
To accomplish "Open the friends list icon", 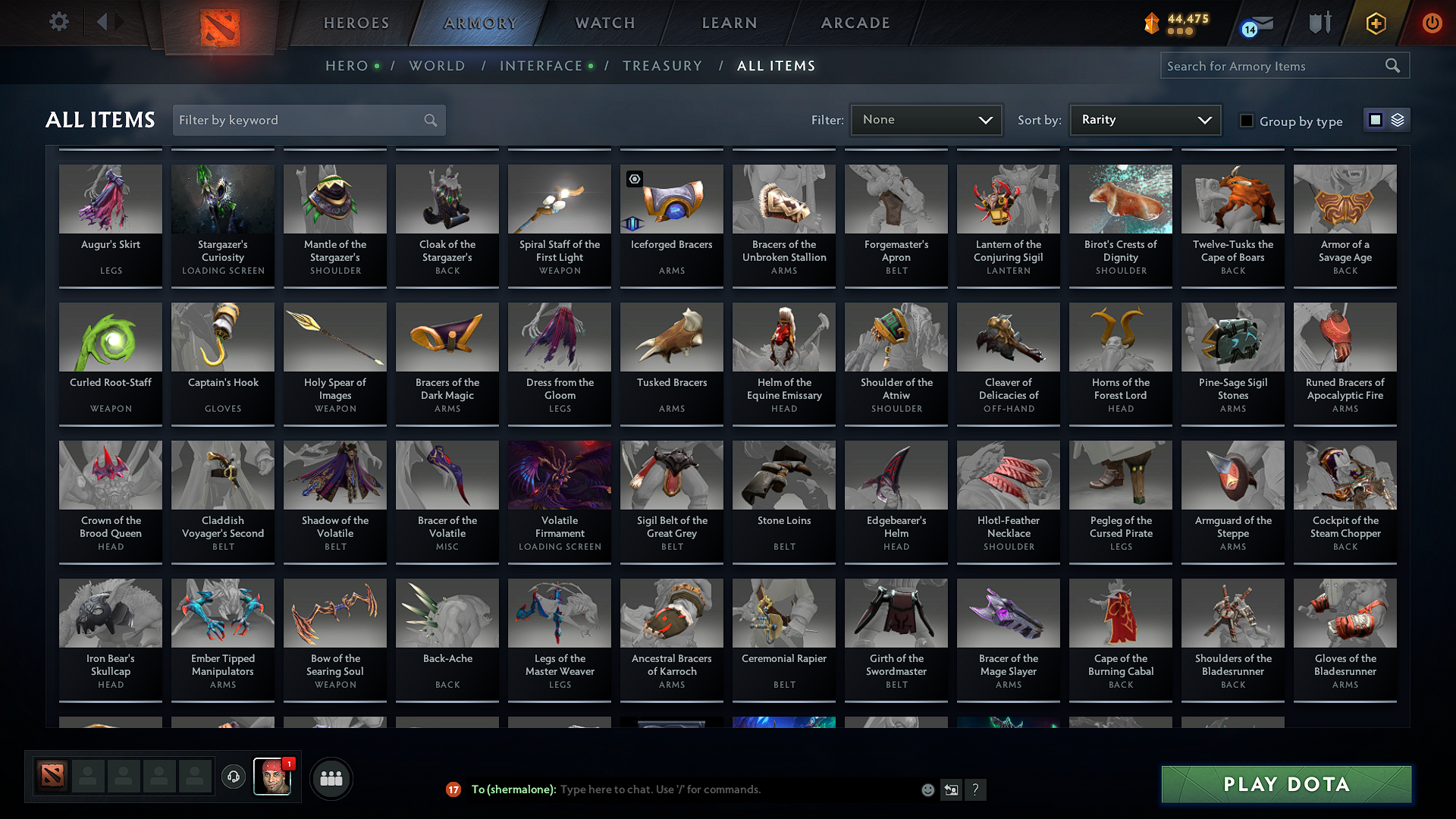I will pos(330,777).
